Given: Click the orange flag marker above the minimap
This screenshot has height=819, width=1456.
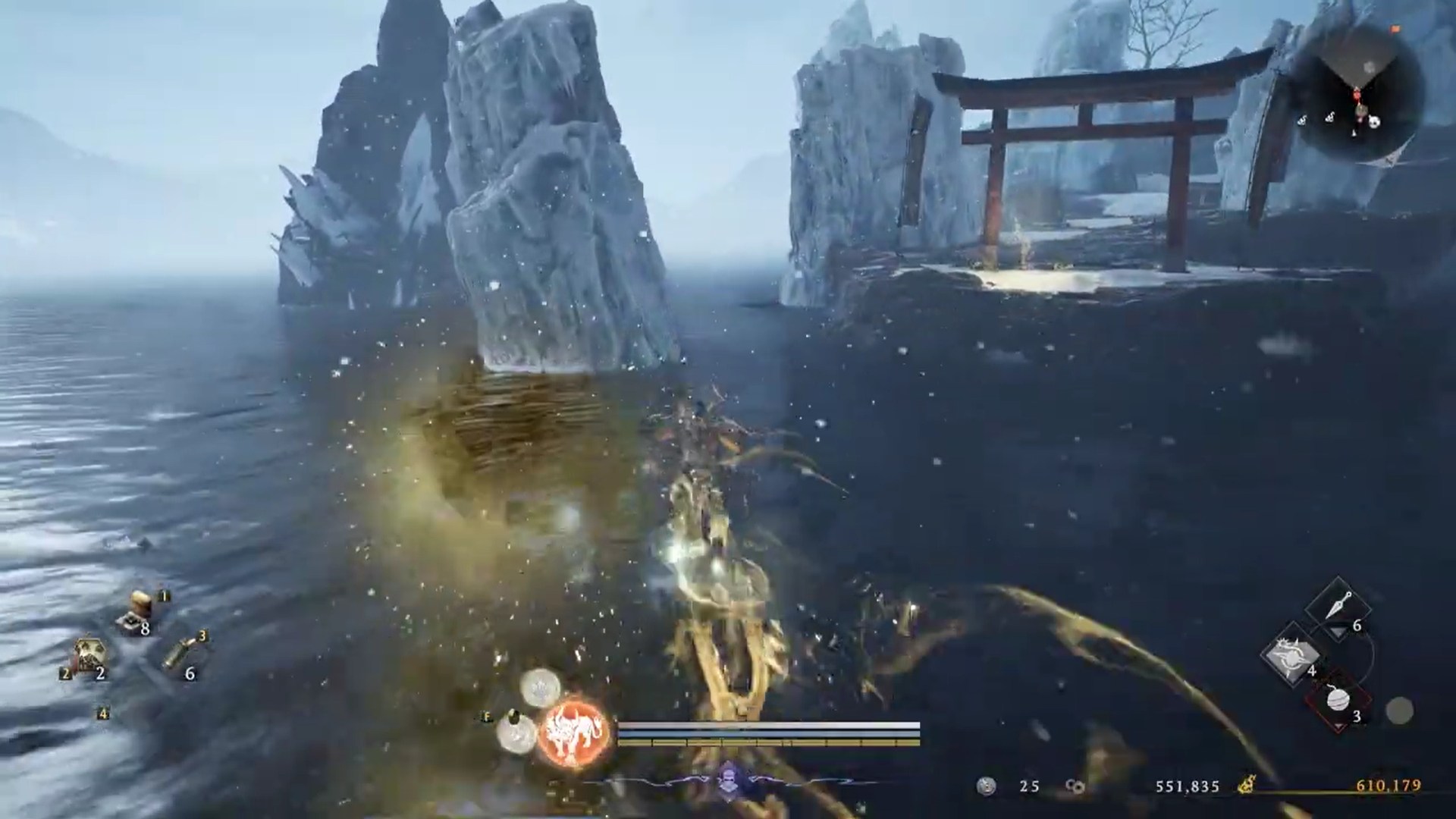Looking at the screenshot, I should point(1395,28).
